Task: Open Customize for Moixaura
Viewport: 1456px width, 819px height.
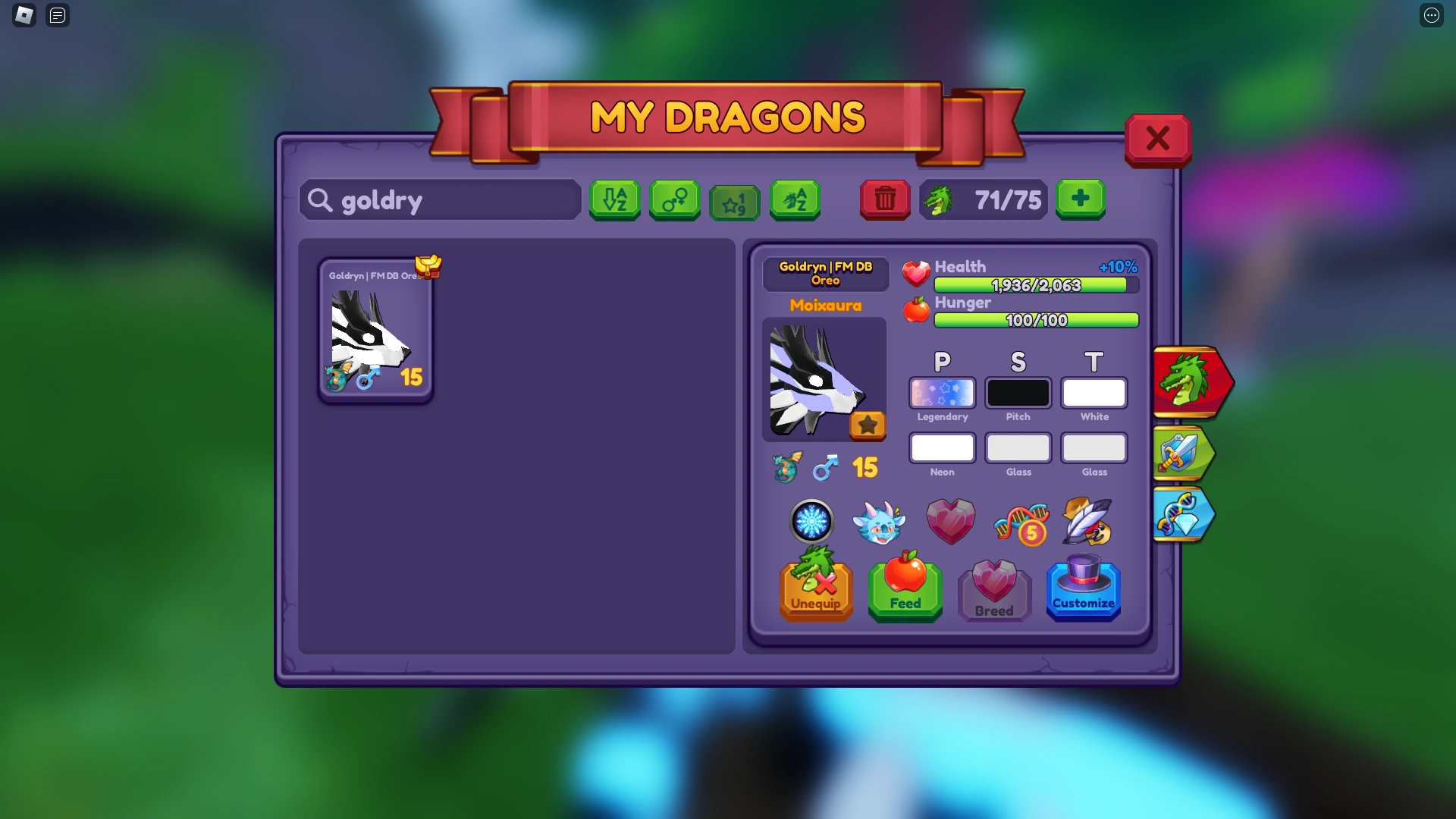Action: (x=1083, y=591)
